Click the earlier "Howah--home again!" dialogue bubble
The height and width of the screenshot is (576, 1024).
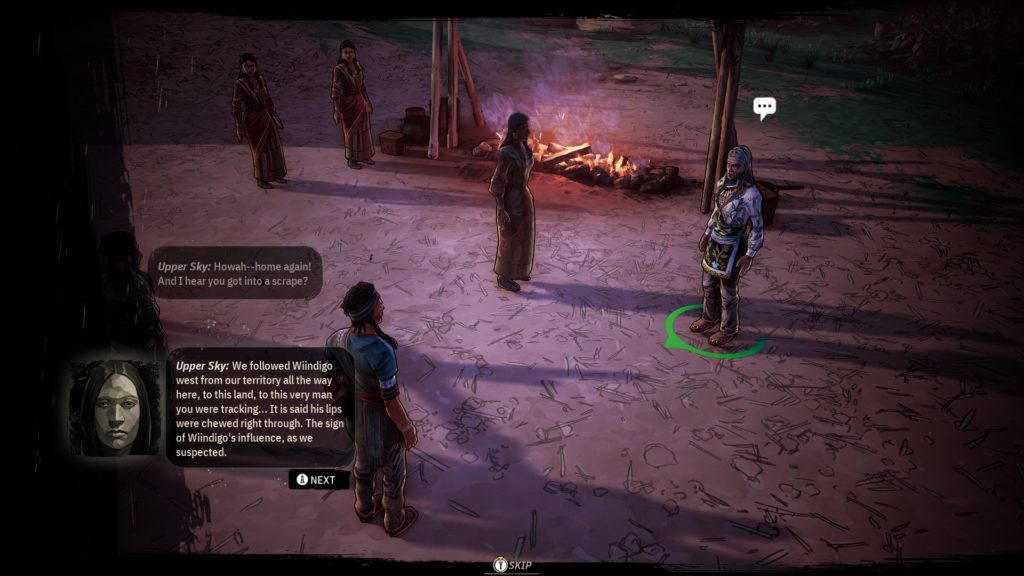pos(240,274)
